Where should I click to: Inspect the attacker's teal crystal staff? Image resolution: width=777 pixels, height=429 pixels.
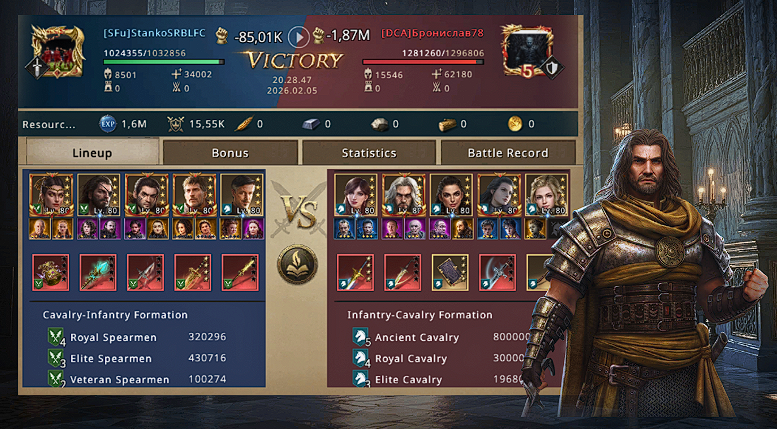(x=98, y=272)
